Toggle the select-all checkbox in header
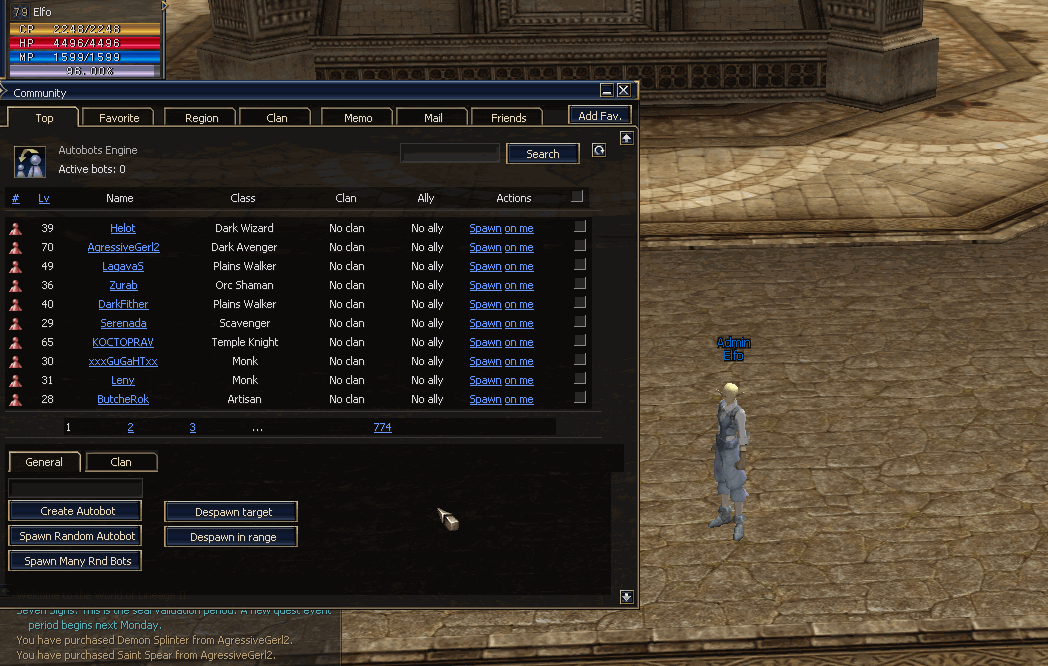 (x=577, y=197)
